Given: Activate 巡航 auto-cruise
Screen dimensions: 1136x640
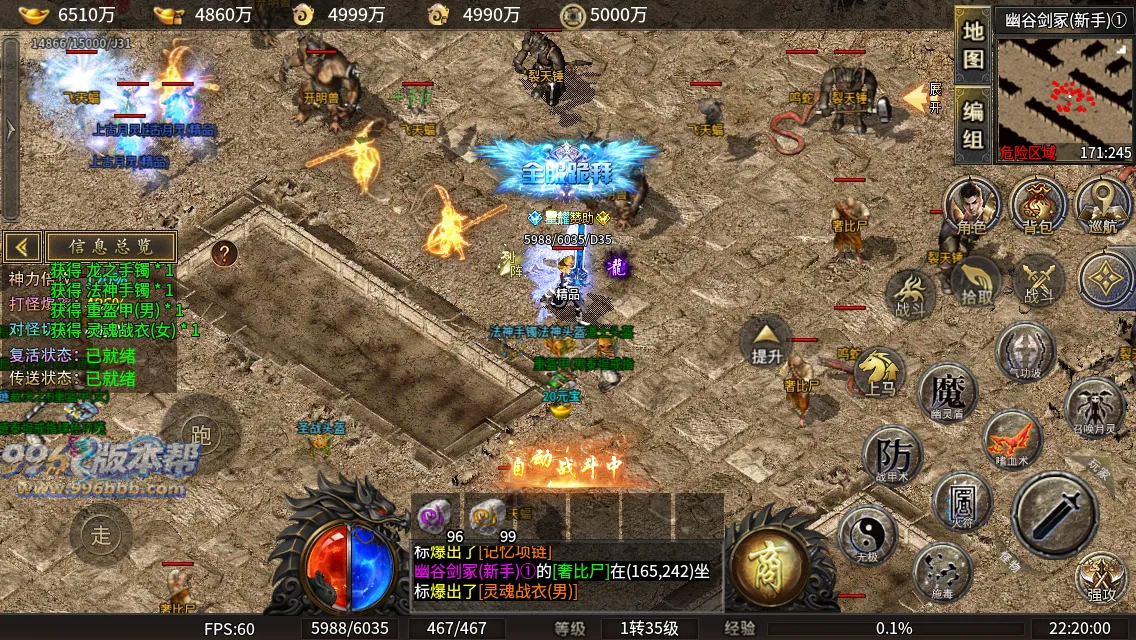Looking at the screenshot, I should tap(1103, 205).
